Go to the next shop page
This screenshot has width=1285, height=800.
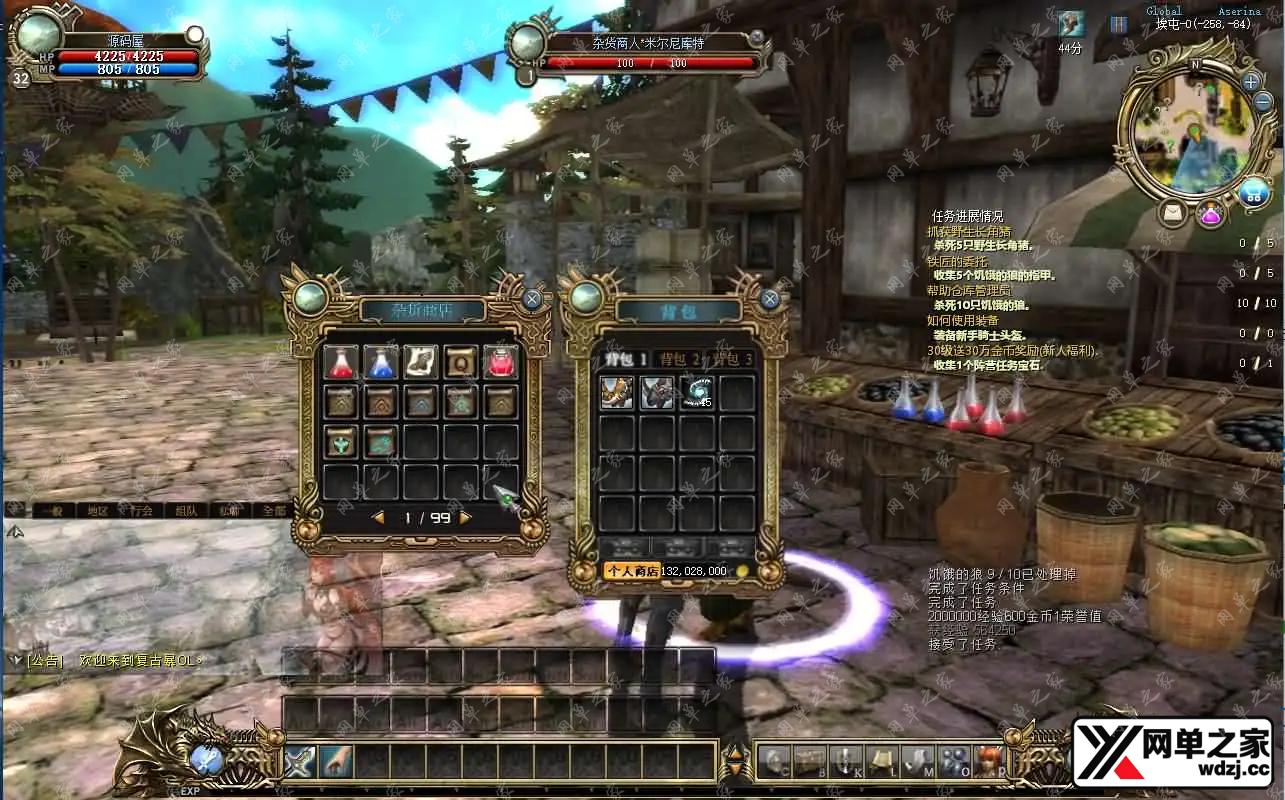click(x=465, y=518)
